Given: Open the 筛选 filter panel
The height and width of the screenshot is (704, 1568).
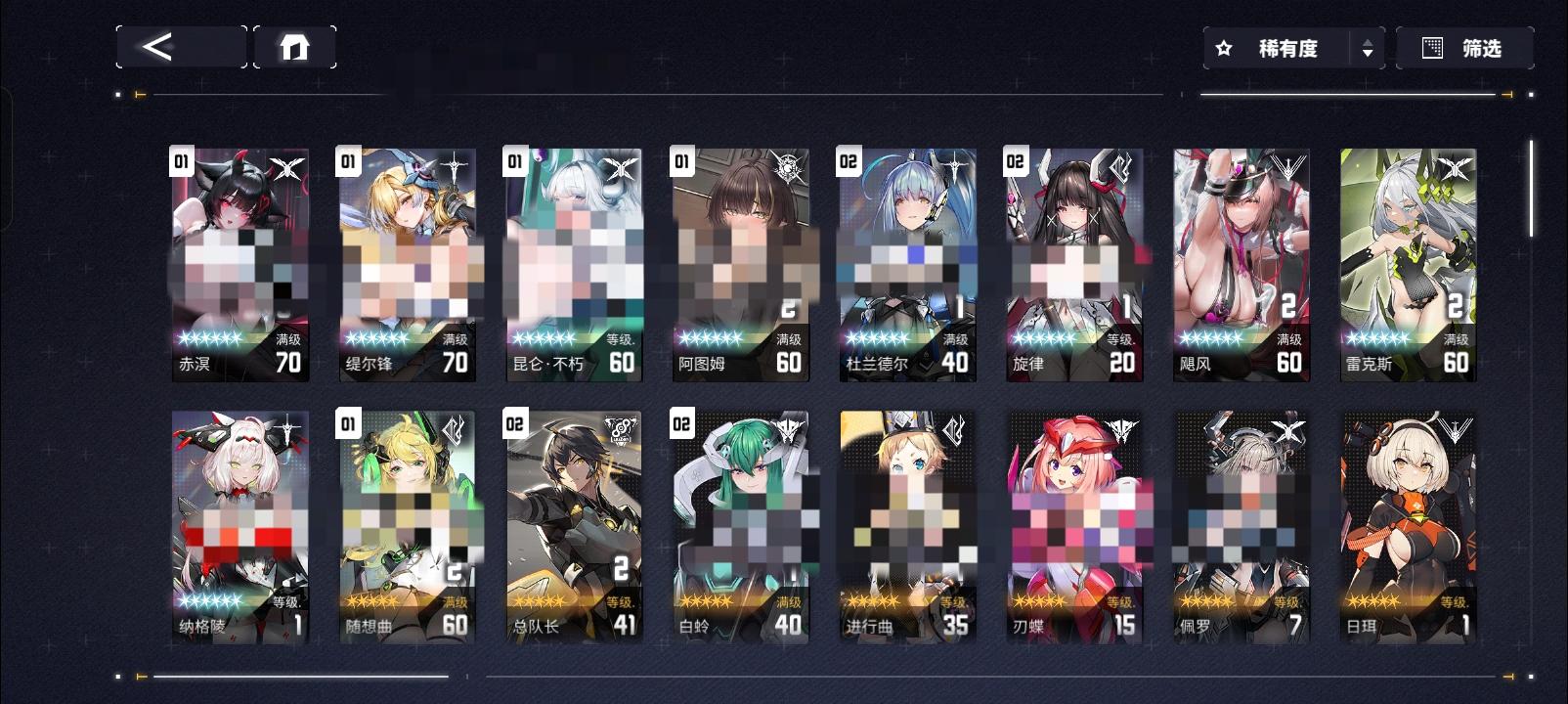Looking at the screenshot, I should pos(1481,47).
